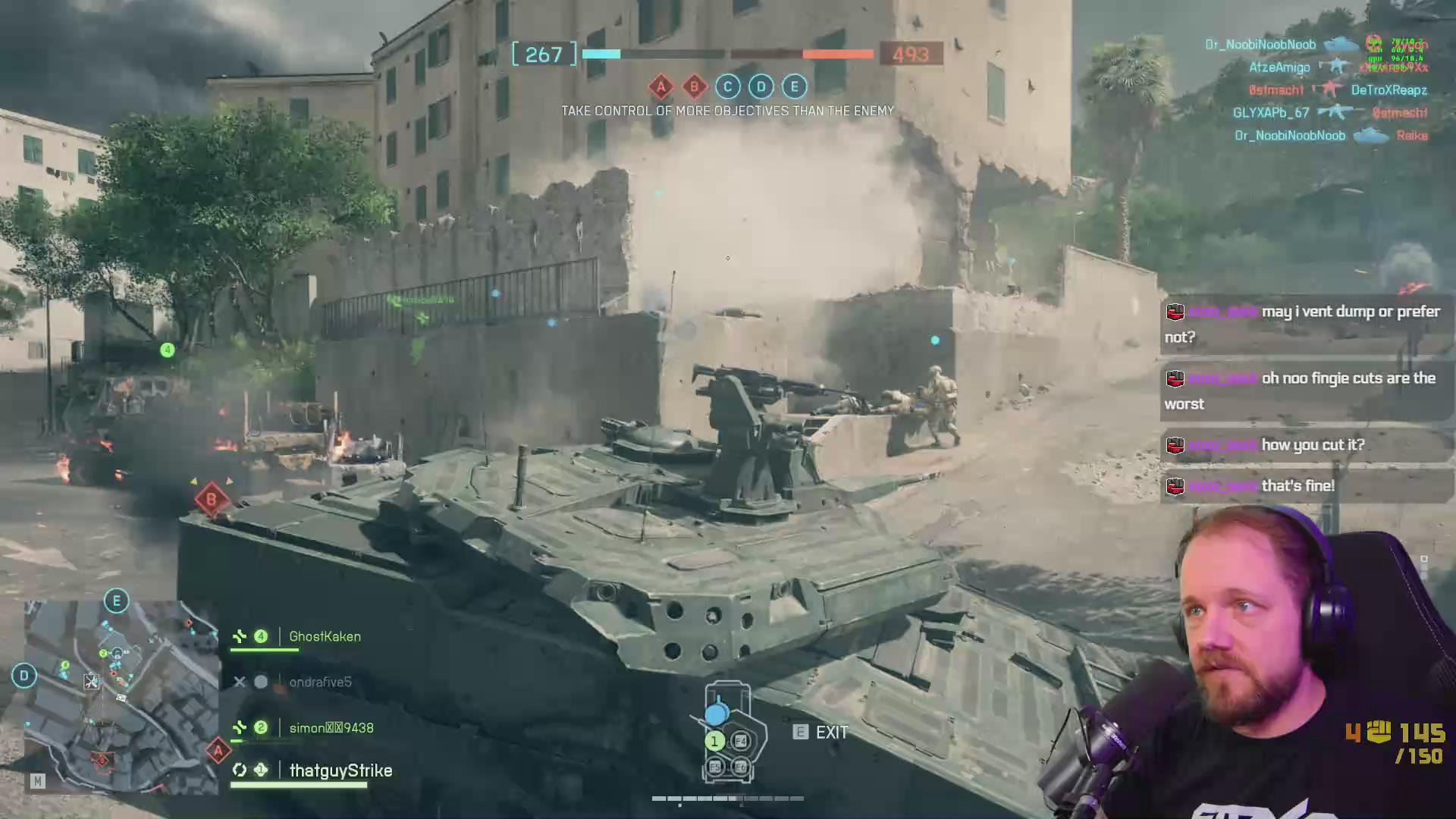Open the minimap

coord(121,696)
